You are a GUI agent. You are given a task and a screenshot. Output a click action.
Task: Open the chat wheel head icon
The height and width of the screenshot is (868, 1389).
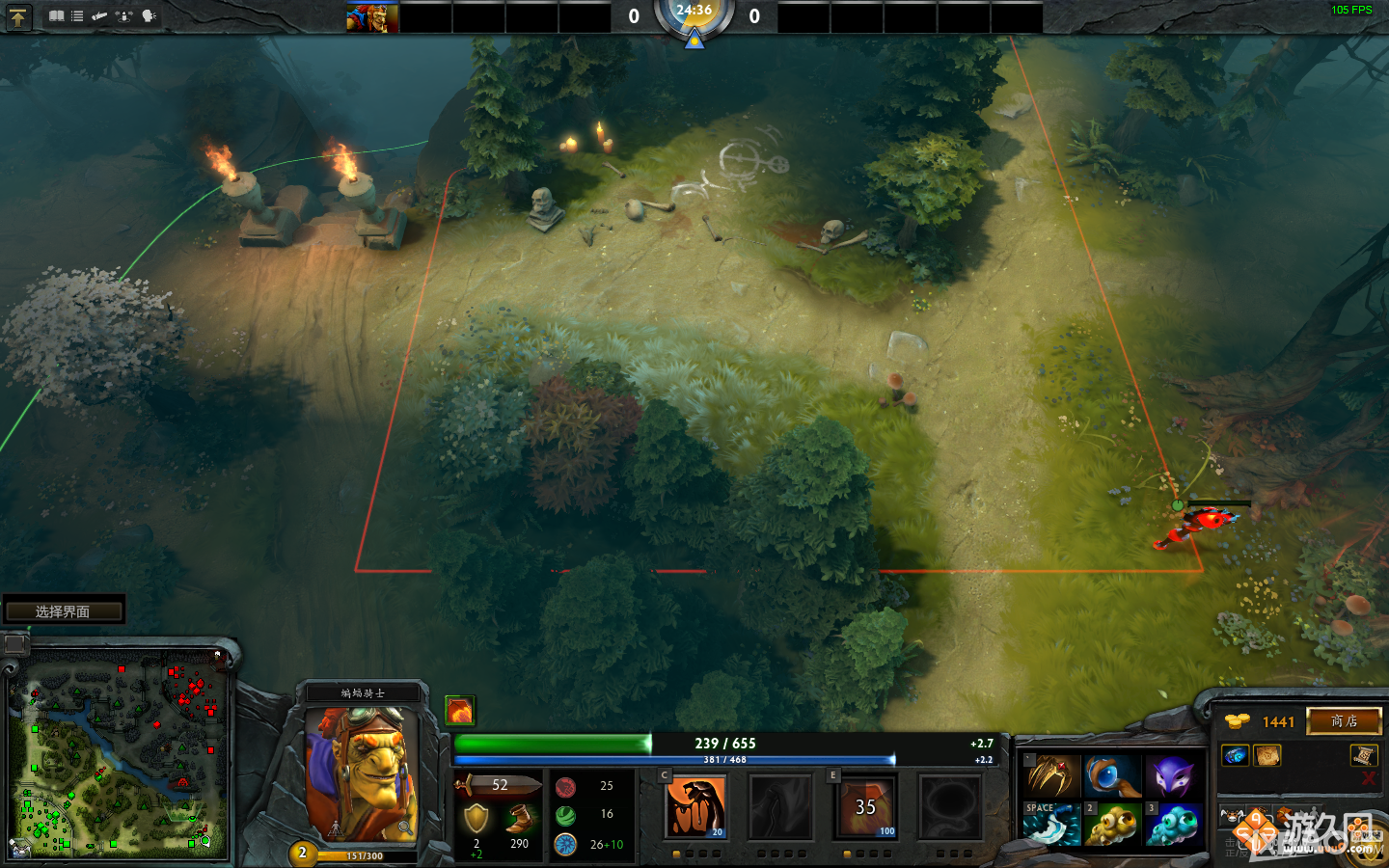[x=148, y=15]
